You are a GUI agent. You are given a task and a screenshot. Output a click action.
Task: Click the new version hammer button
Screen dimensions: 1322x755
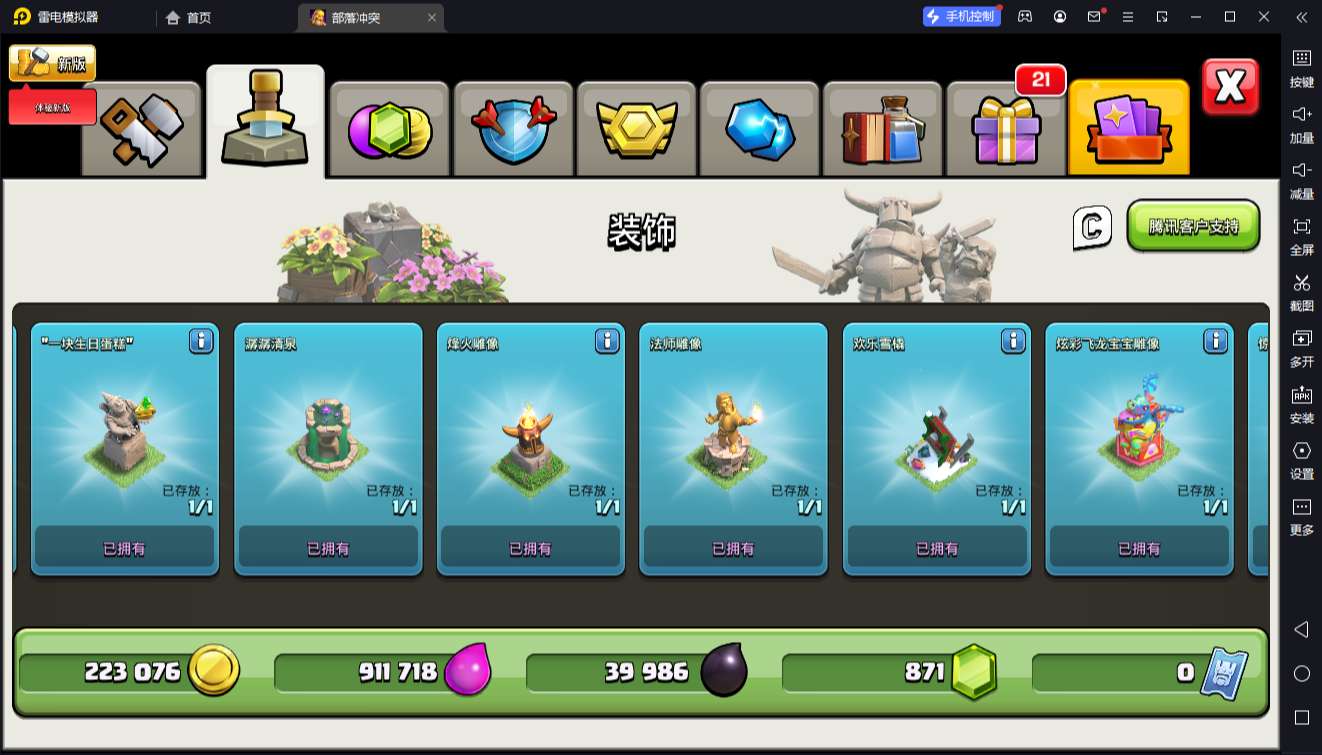pos(53,63)
